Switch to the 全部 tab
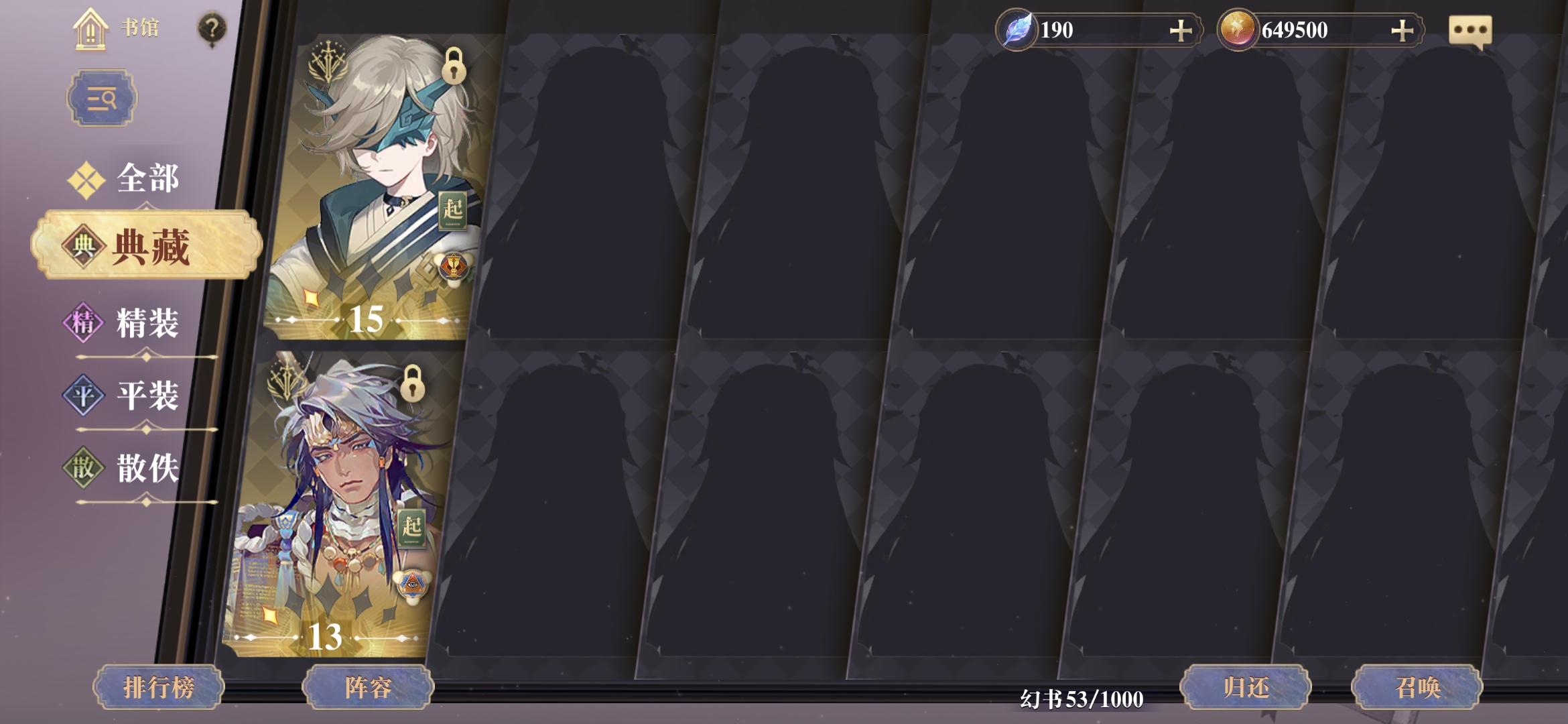The height and width of the screenshot is (724, 1568). pyautogui.click(x=146, y=176)
